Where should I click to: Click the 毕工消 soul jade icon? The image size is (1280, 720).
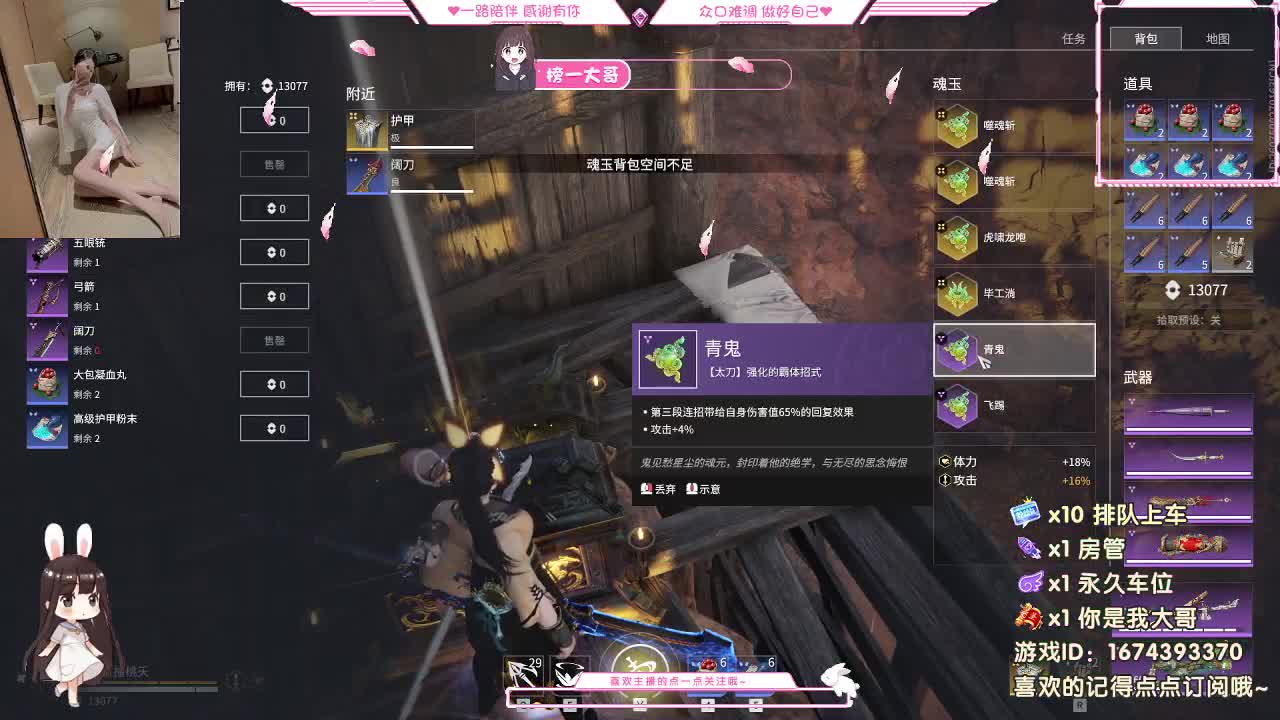click(x=959, y=293)
